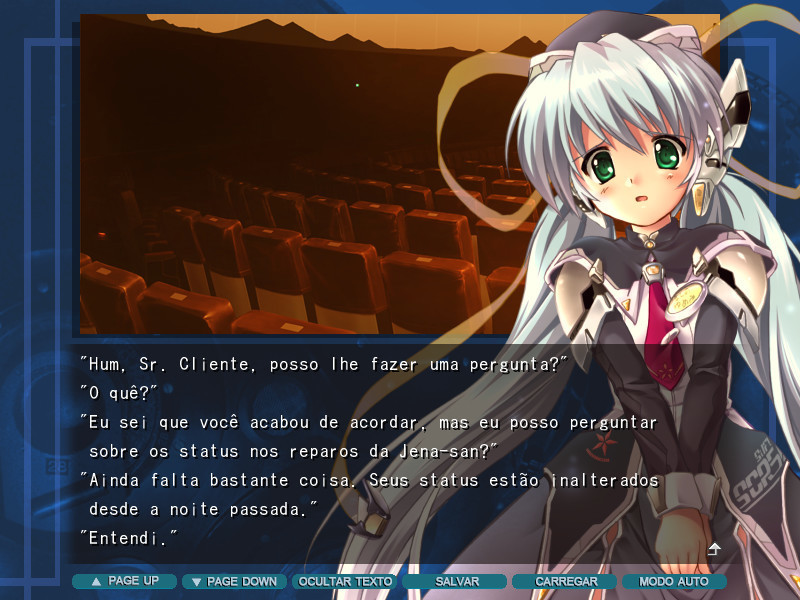Click the PAGE UP button
This screenshot has height=600, width=800.
(124, 581)
